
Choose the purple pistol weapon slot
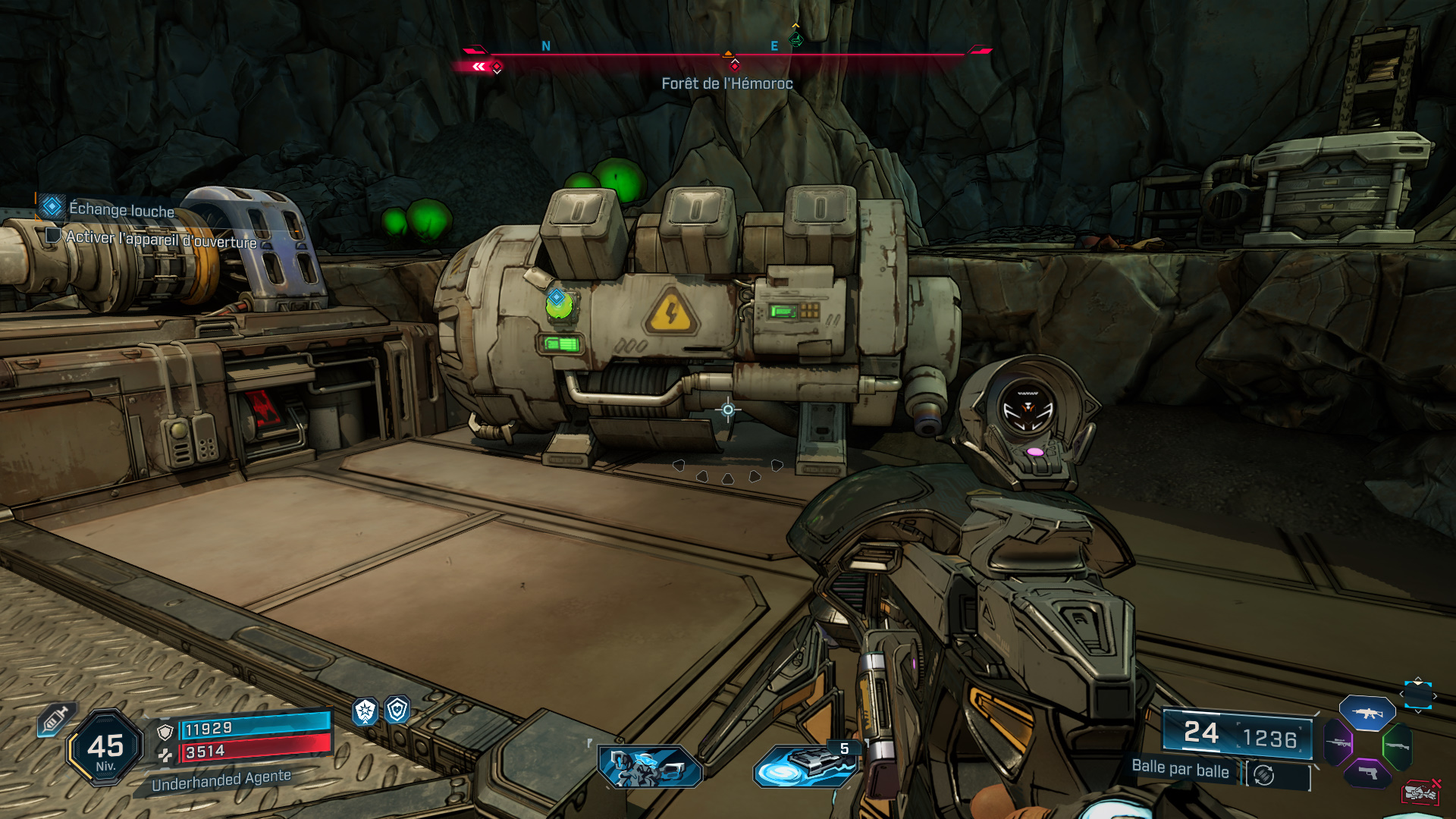(x=1367, y=773)
